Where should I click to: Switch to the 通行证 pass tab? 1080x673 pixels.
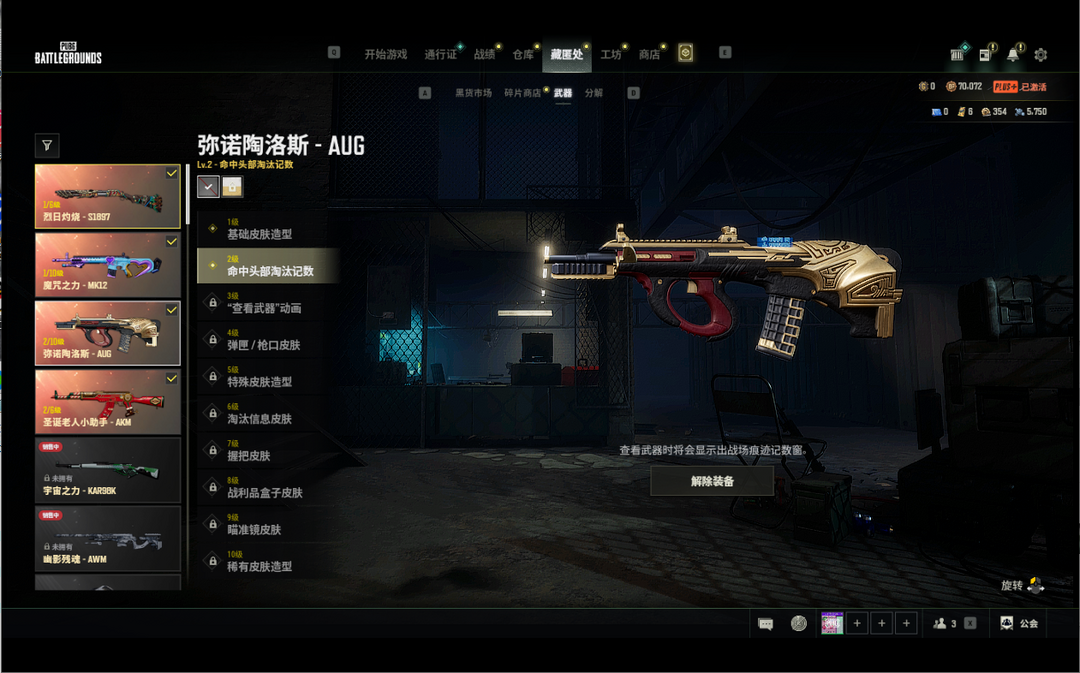click(440, 54)
